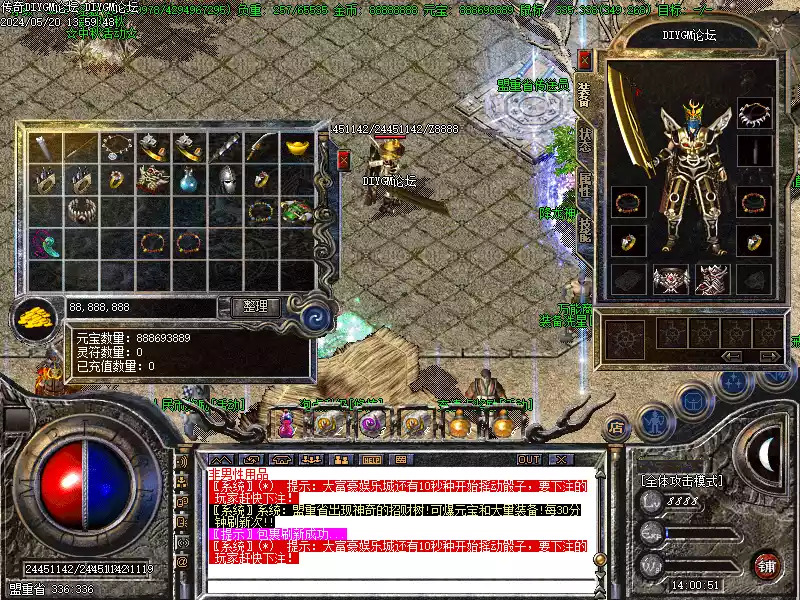Open the 店 shop button
The width and height of the screenshot is (800, 600).
pos(616,427)
